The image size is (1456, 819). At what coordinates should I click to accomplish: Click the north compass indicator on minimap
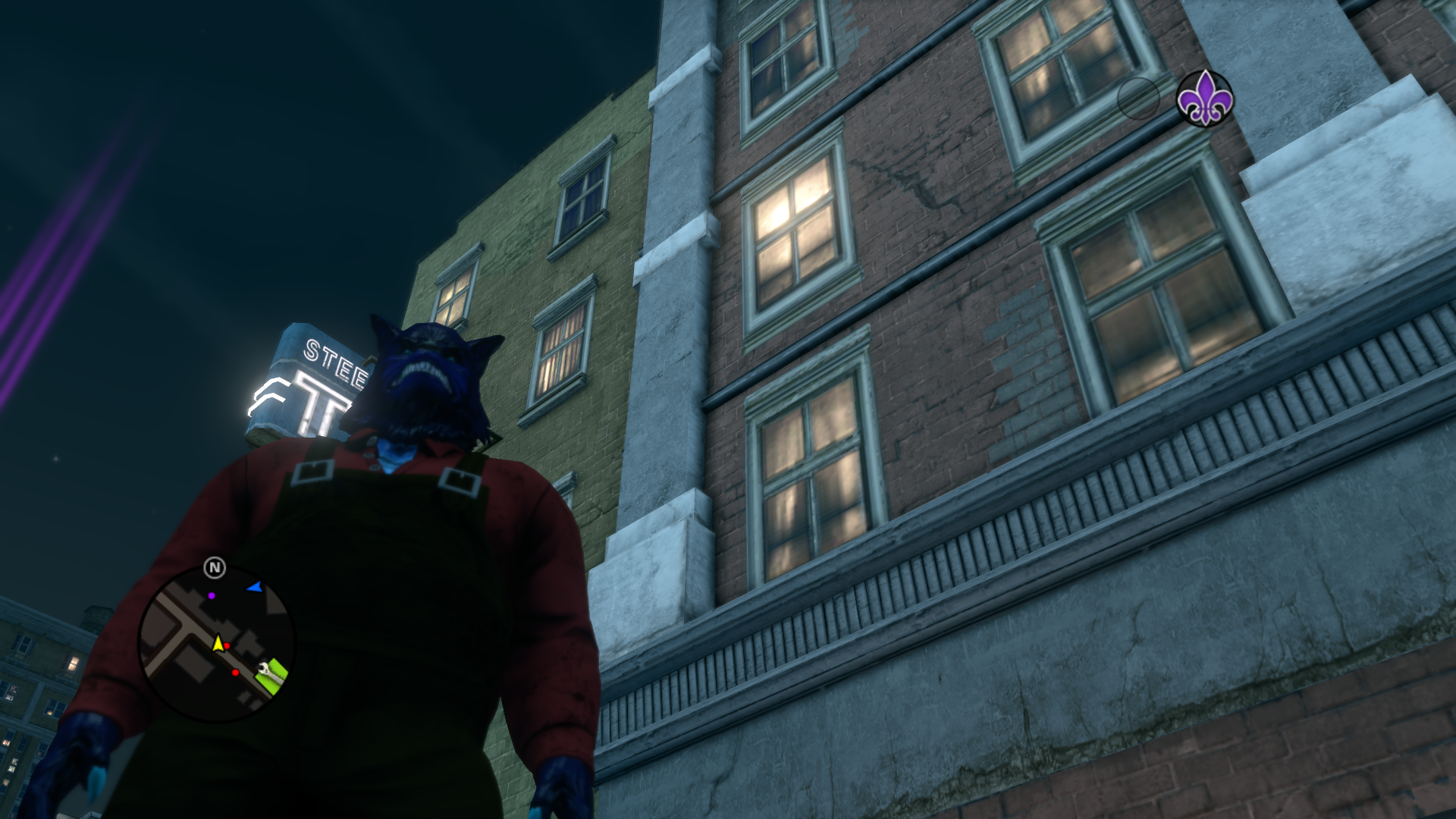tap(215, 567)
